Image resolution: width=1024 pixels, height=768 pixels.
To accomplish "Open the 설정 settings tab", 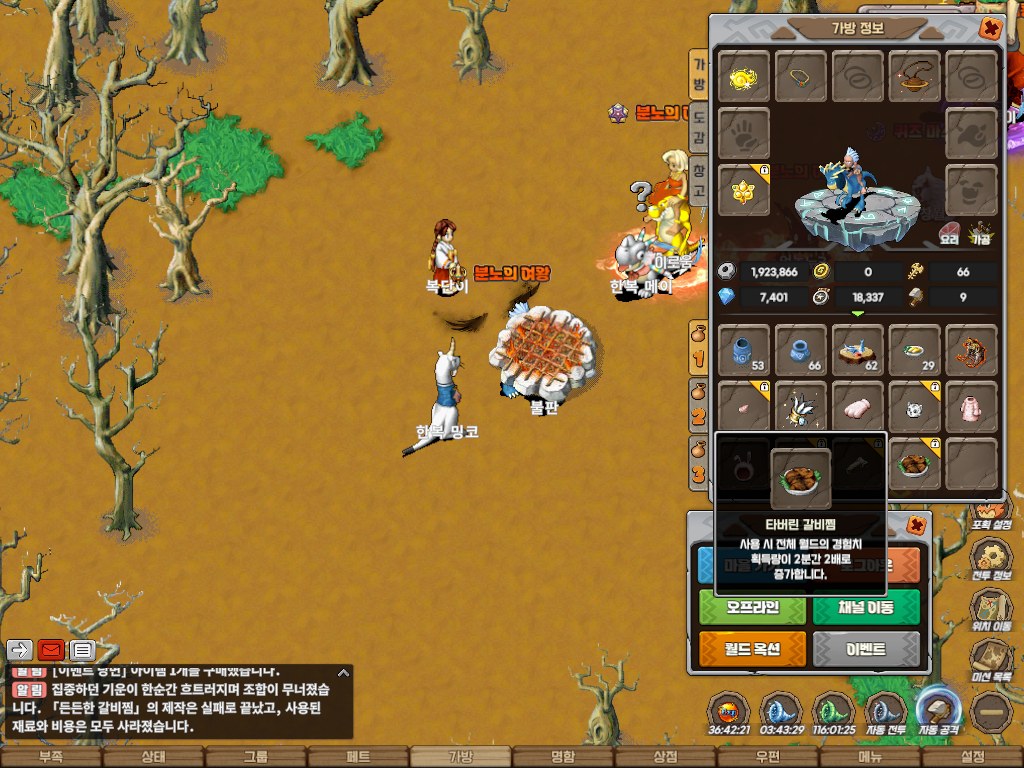I will [x=972, y=757].
